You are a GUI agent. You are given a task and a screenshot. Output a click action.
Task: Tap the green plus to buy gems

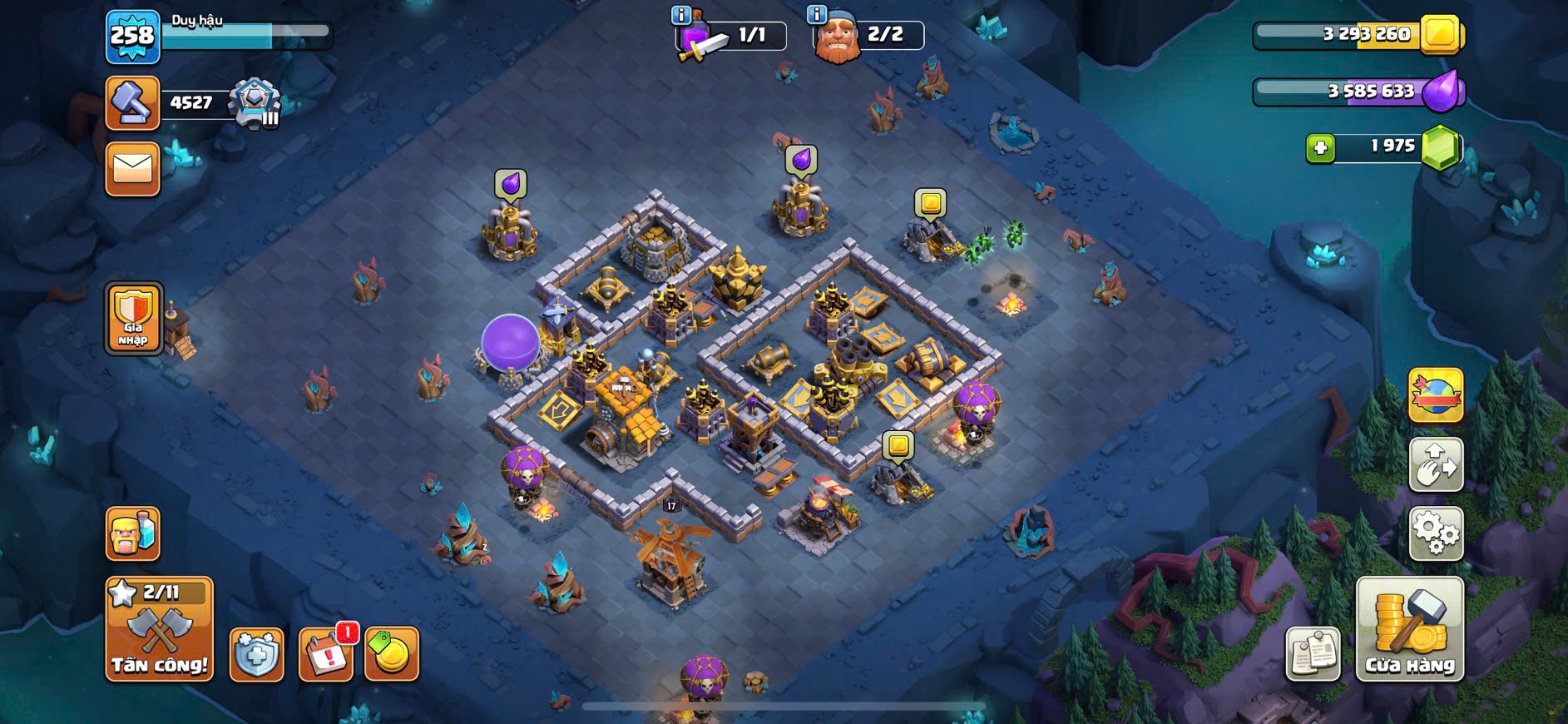[1320, 148]
